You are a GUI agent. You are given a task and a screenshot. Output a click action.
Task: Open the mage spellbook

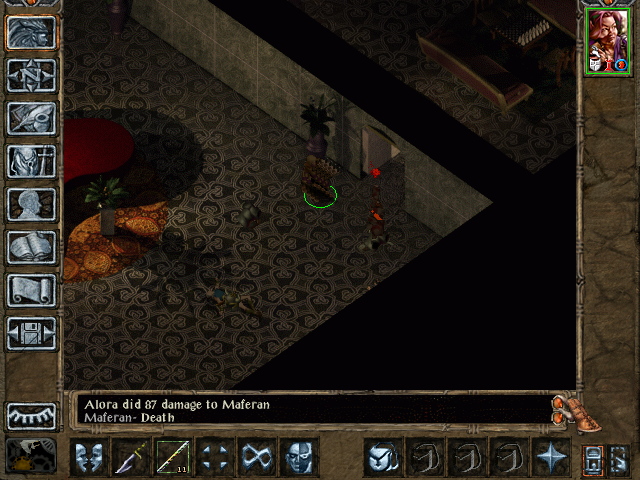(31, 247)
